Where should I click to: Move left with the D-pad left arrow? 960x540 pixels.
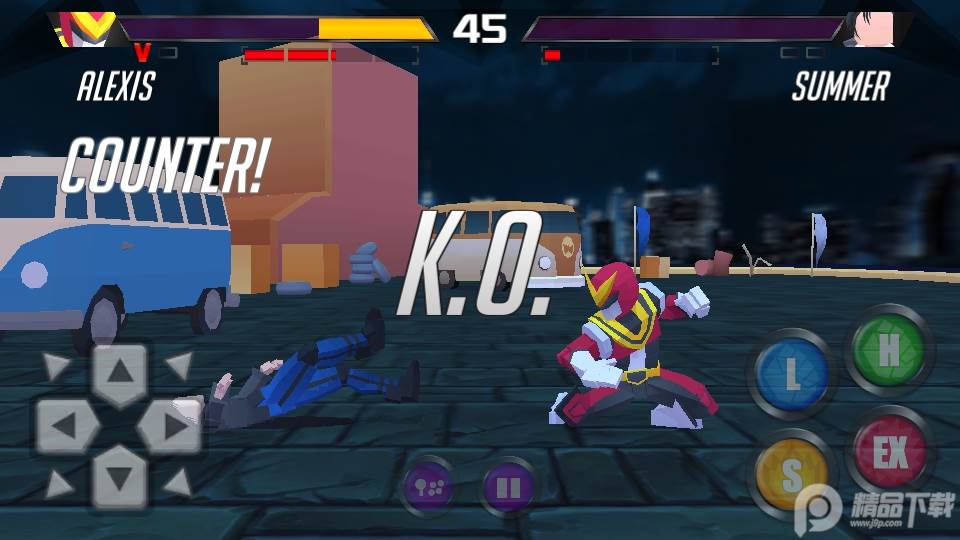65,427
